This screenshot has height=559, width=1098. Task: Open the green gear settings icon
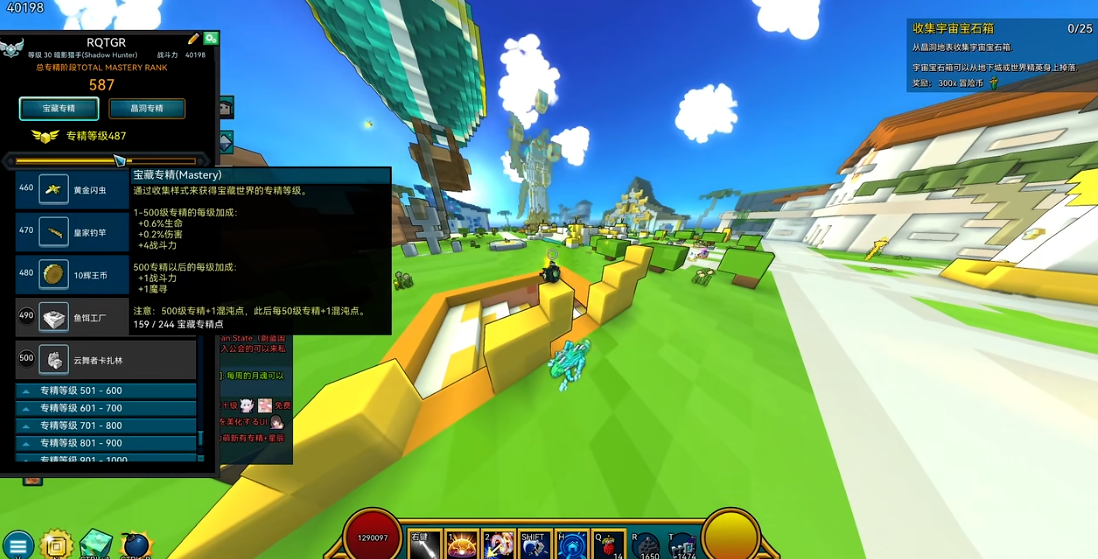point(211,39)
